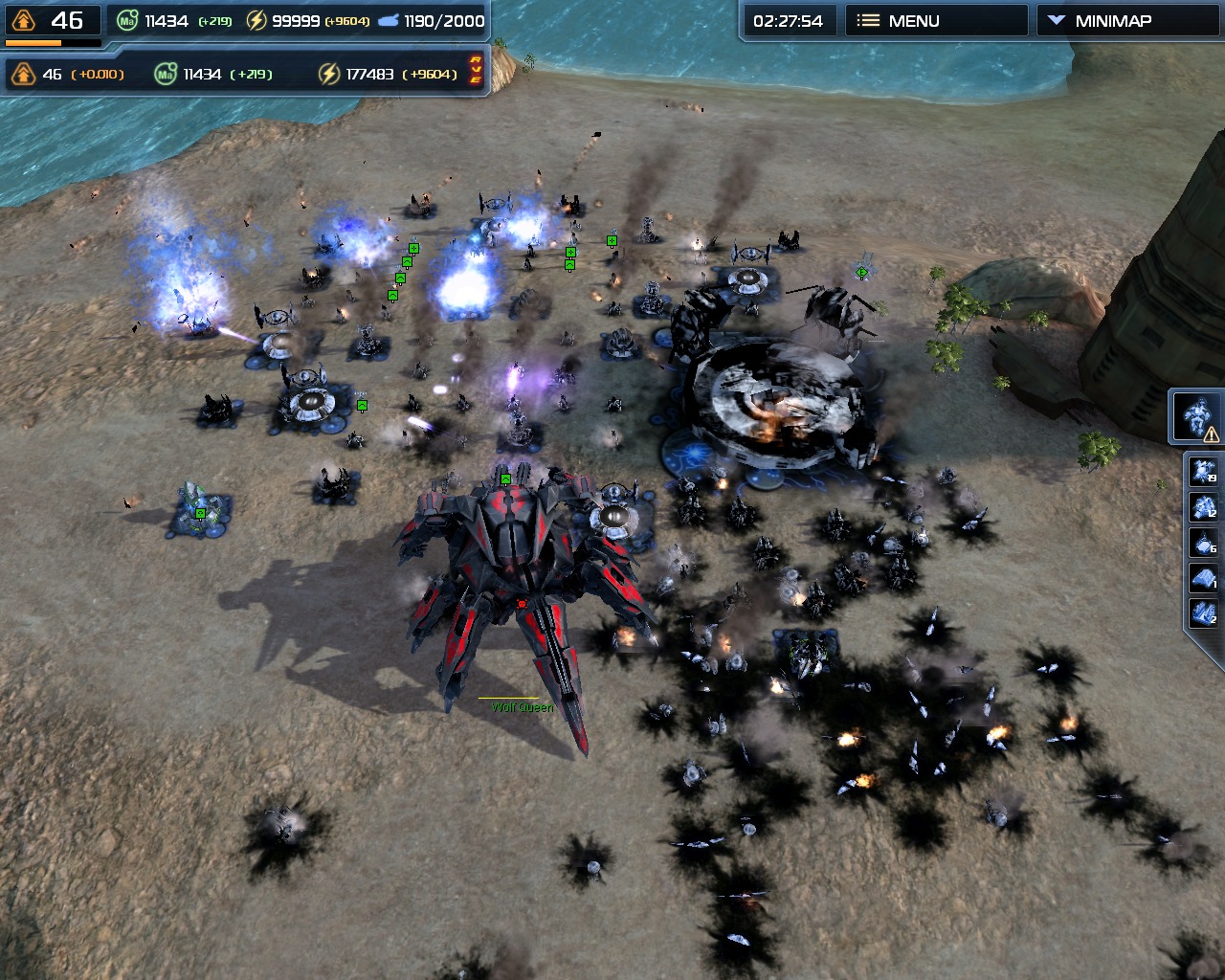Select the idle commander alert icon
This screenshot has height=980, width=1225.
pos(1196,417)
